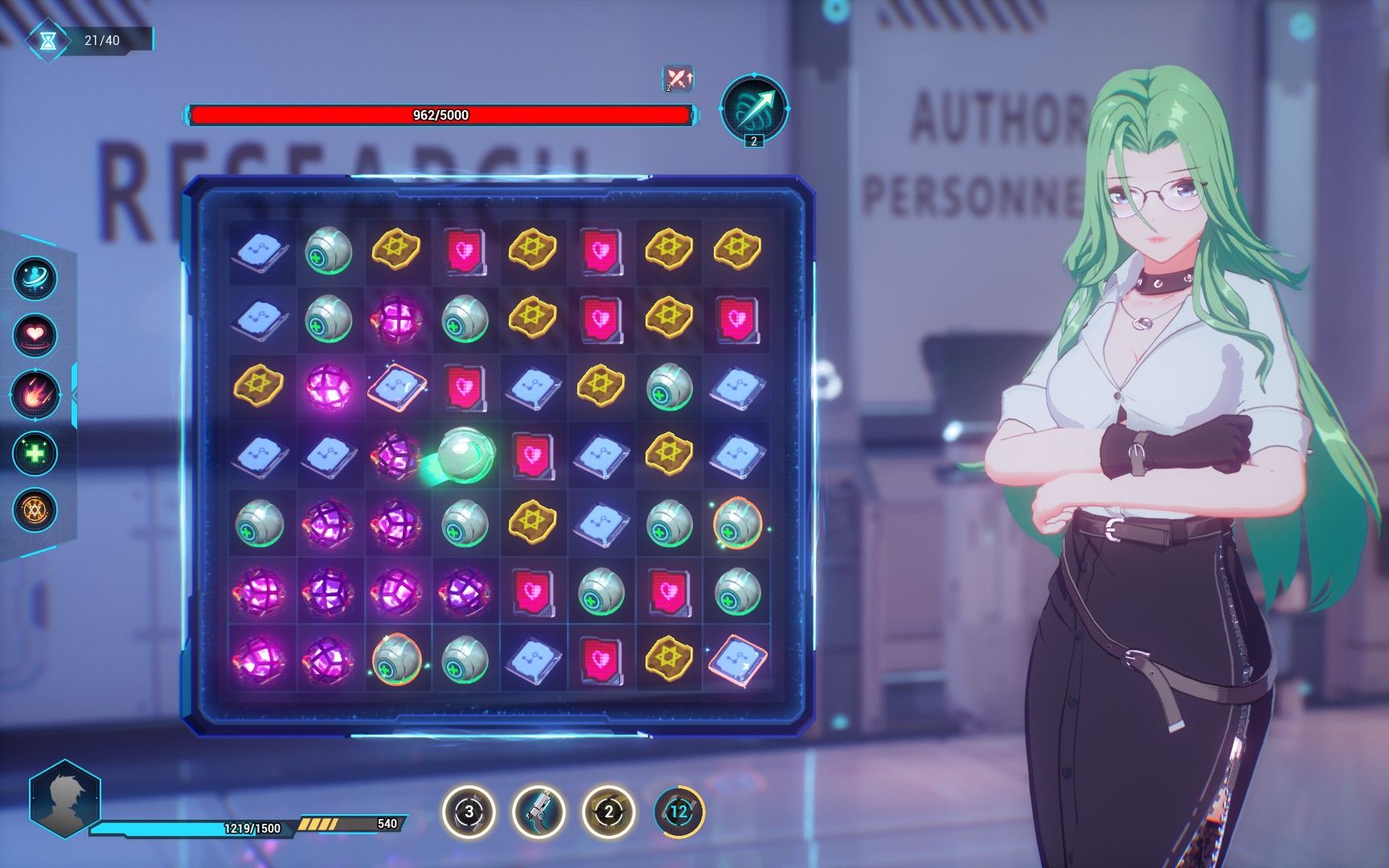Click the ability with blue 12 counter
The width and height of the screenshot is (1389, 868).
[x=678, y=812]
